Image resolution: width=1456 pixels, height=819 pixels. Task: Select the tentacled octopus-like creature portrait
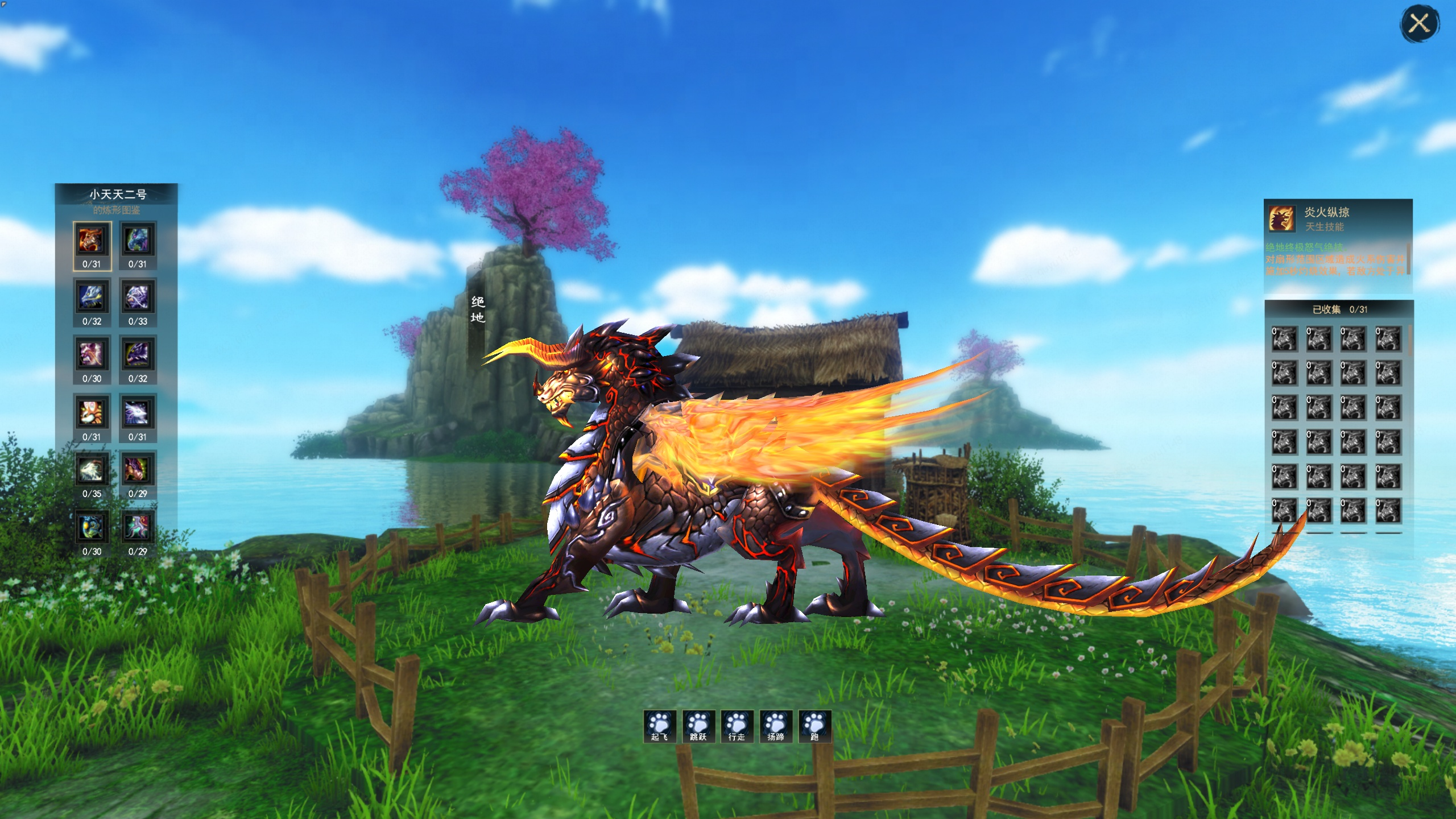coord(138,527)
